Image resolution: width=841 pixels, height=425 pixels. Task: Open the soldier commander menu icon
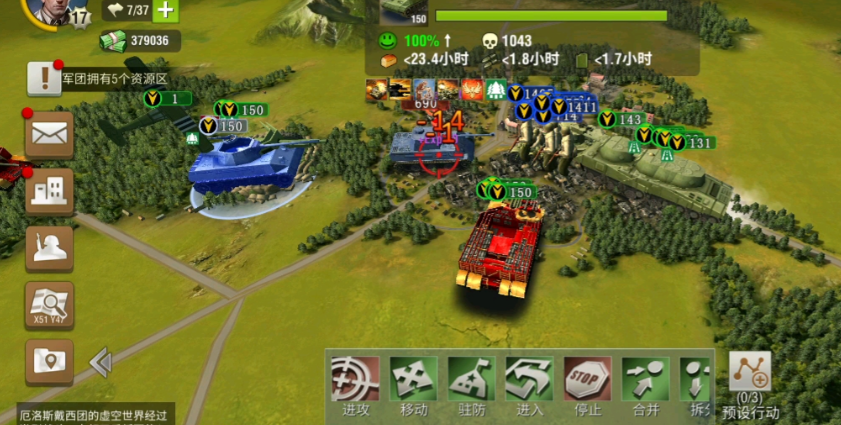click(x=49, y=247)
